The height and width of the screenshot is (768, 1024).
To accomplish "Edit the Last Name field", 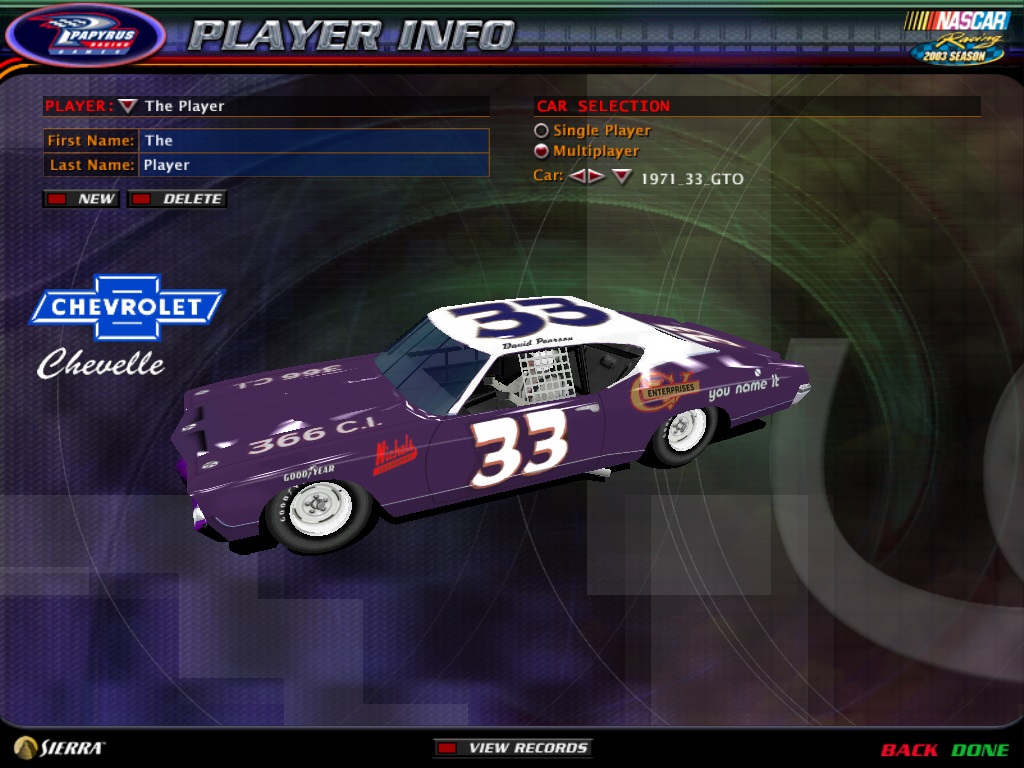I will pyautogui.click(x=313, y=165).
